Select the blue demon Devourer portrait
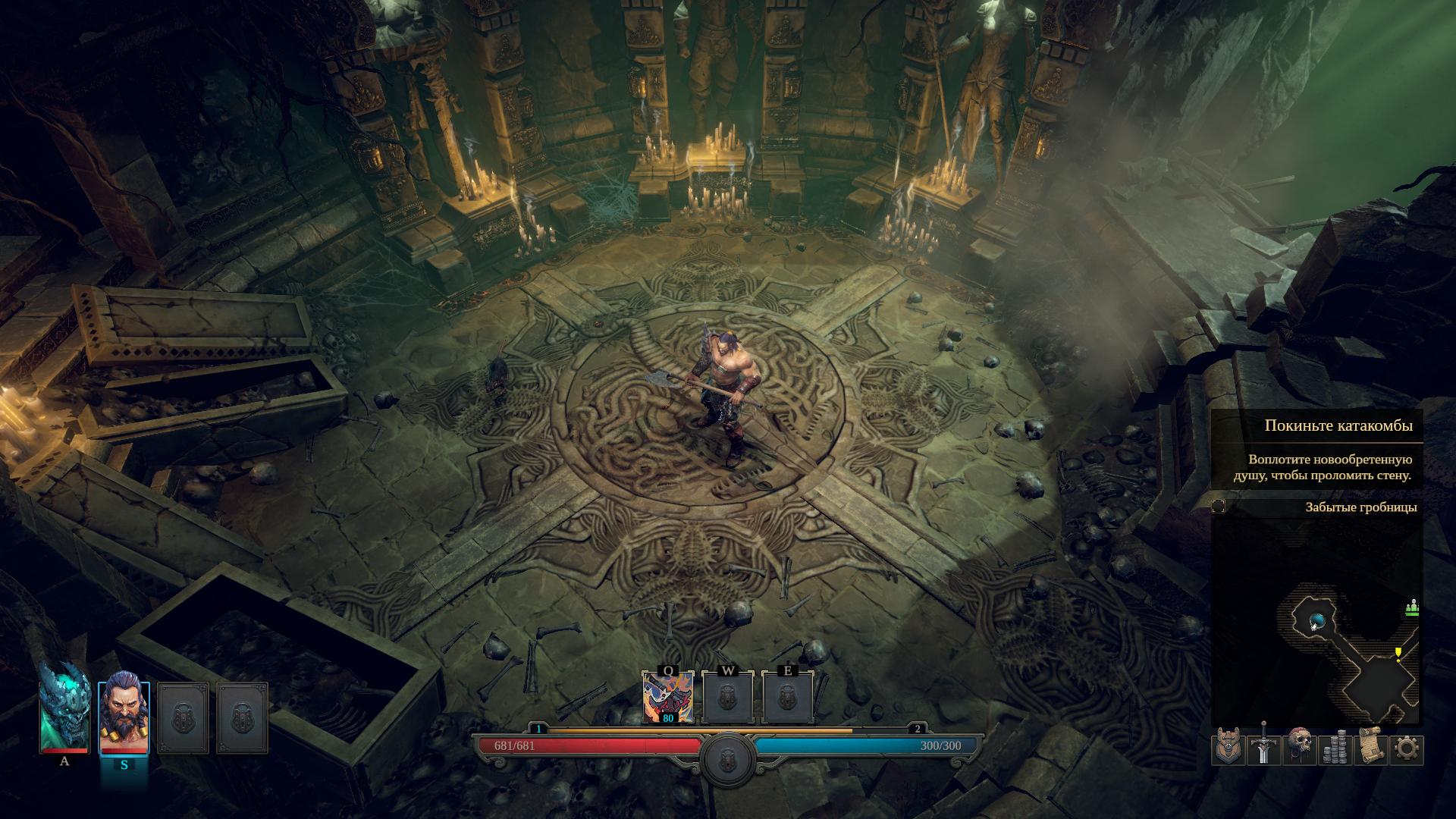 [64, 707]
